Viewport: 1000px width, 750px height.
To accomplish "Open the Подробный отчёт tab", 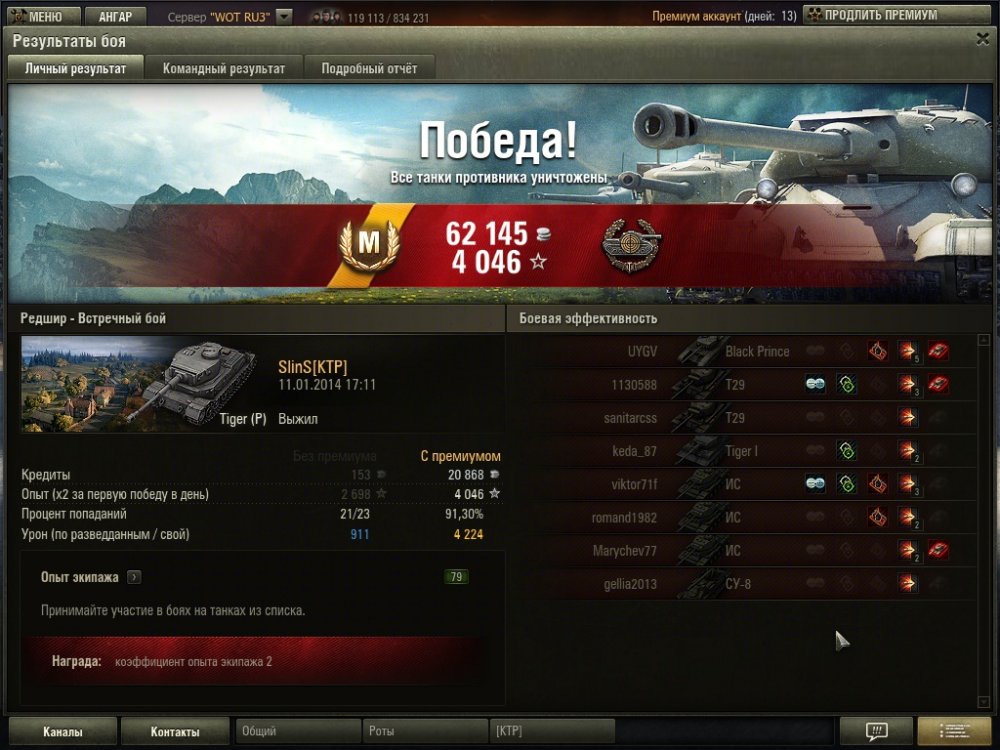I will [x=369, y=69].
